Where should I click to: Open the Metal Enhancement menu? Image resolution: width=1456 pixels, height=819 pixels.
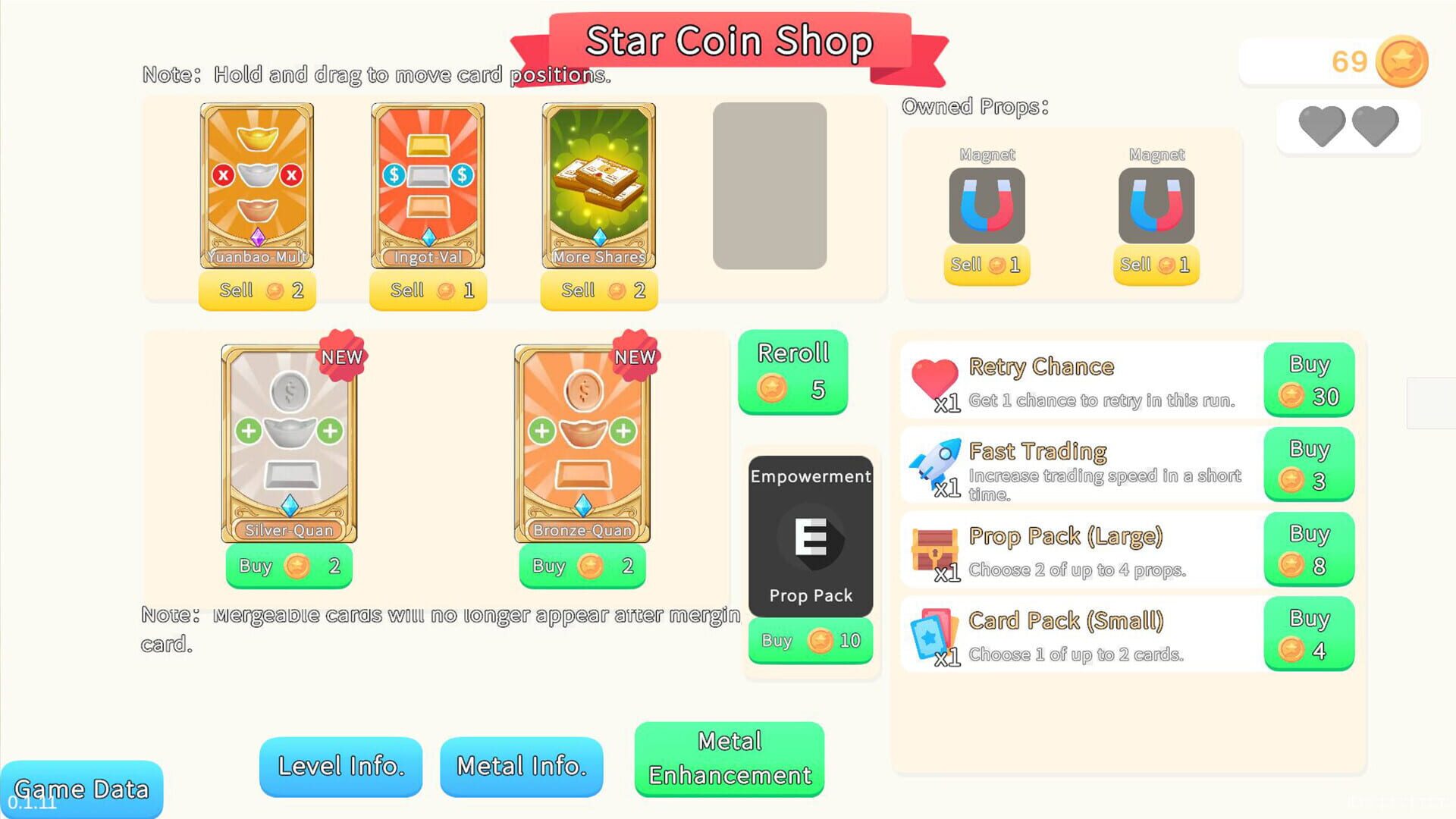[728, 758]
